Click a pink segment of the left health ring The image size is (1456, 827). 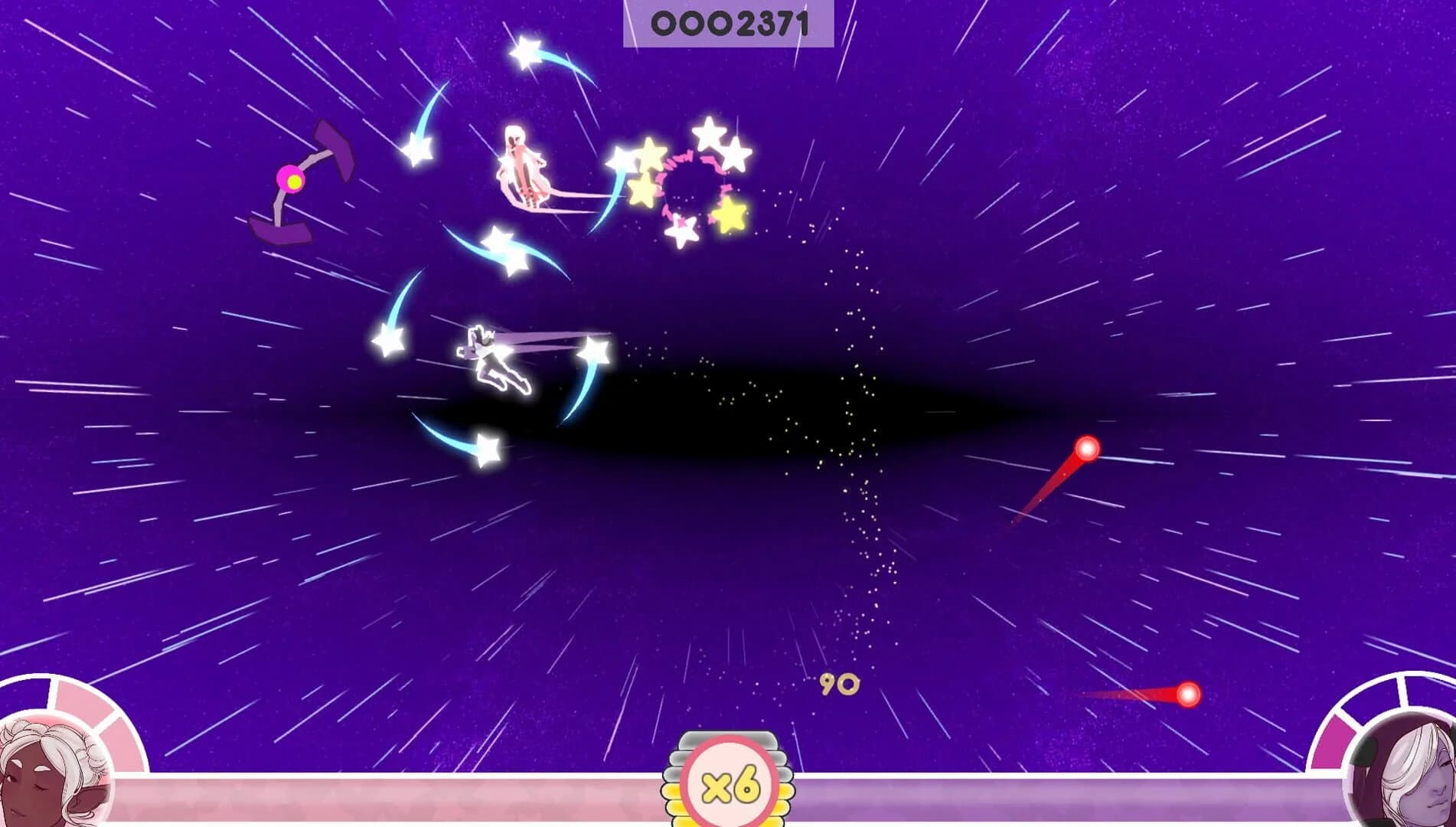click(x=119, y=743)
